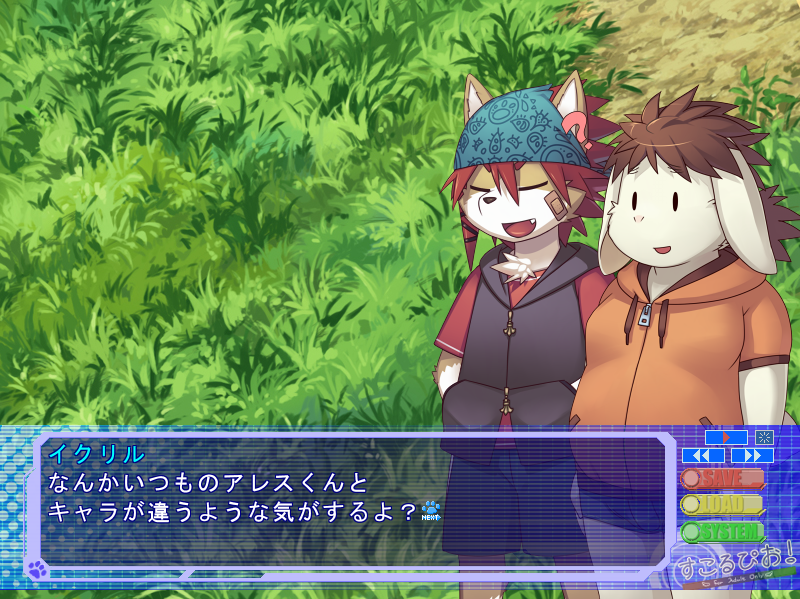
Task: Advance dialogue via the paw NEXT icon
Action: 431,511
